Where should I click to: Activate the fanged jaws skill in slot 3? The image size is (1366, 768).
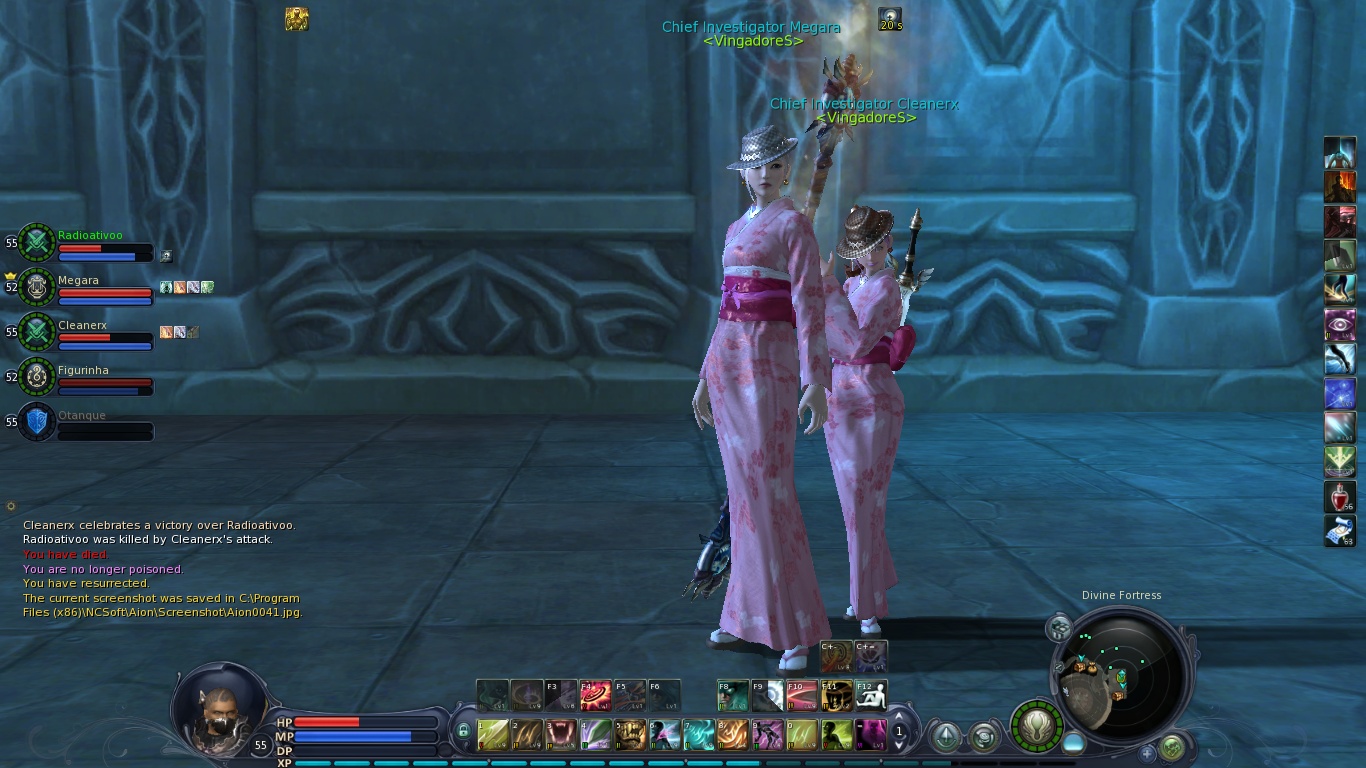click(x=560, y=735)
